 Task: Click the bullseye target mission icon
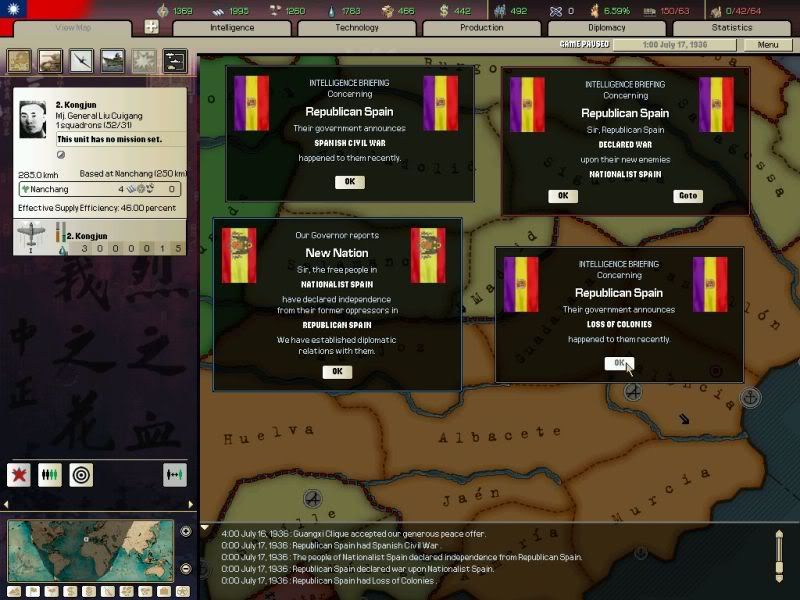pos(81,475)
